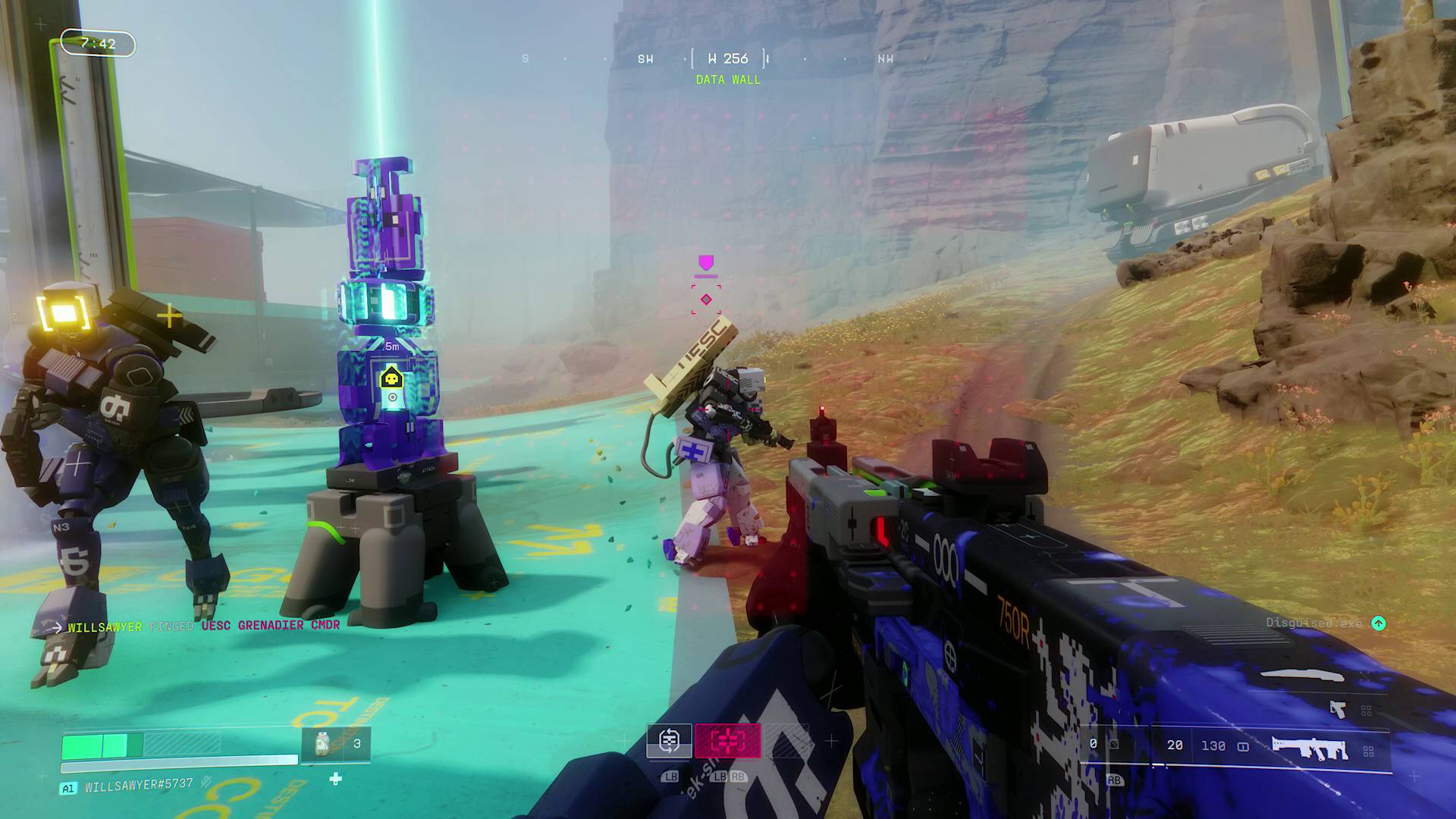Viewport: 1456px width, 819px height.
Task: Select the DATA WALL objective on the compass
Action: pos(728,80)
